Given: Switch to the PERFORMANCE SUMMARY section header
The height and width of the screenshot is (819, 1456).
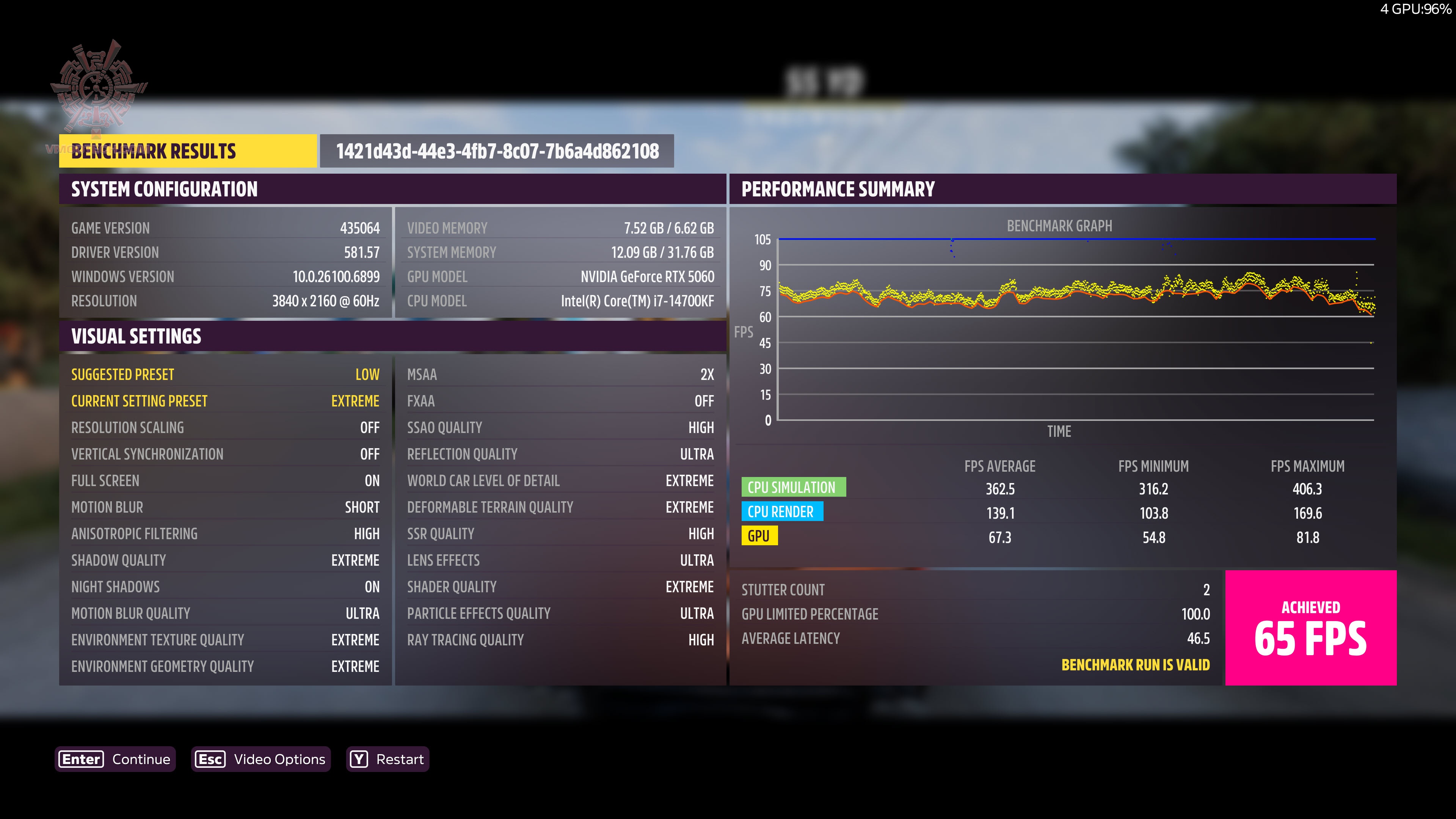Looking at the screenshot, I should [x=839, y=189].
